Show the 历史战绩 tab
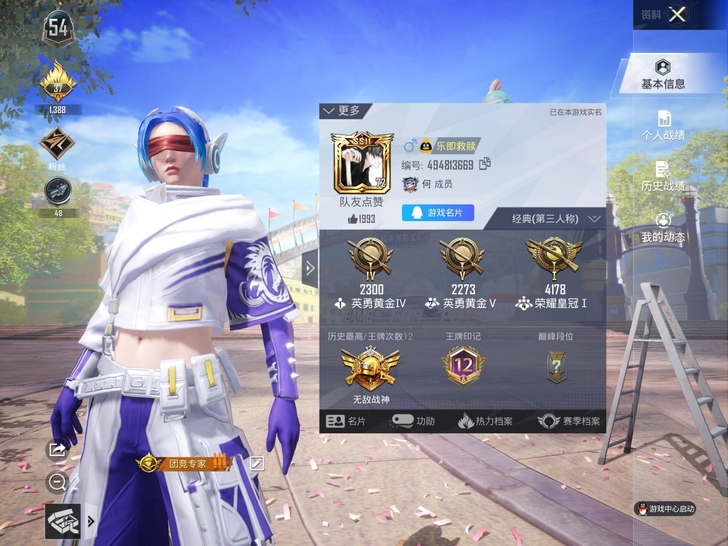 663,176
